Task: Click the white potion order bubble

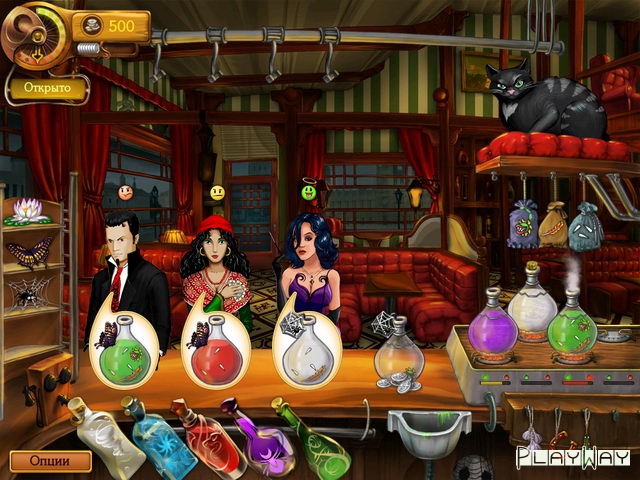Action: tap(305, 347)
